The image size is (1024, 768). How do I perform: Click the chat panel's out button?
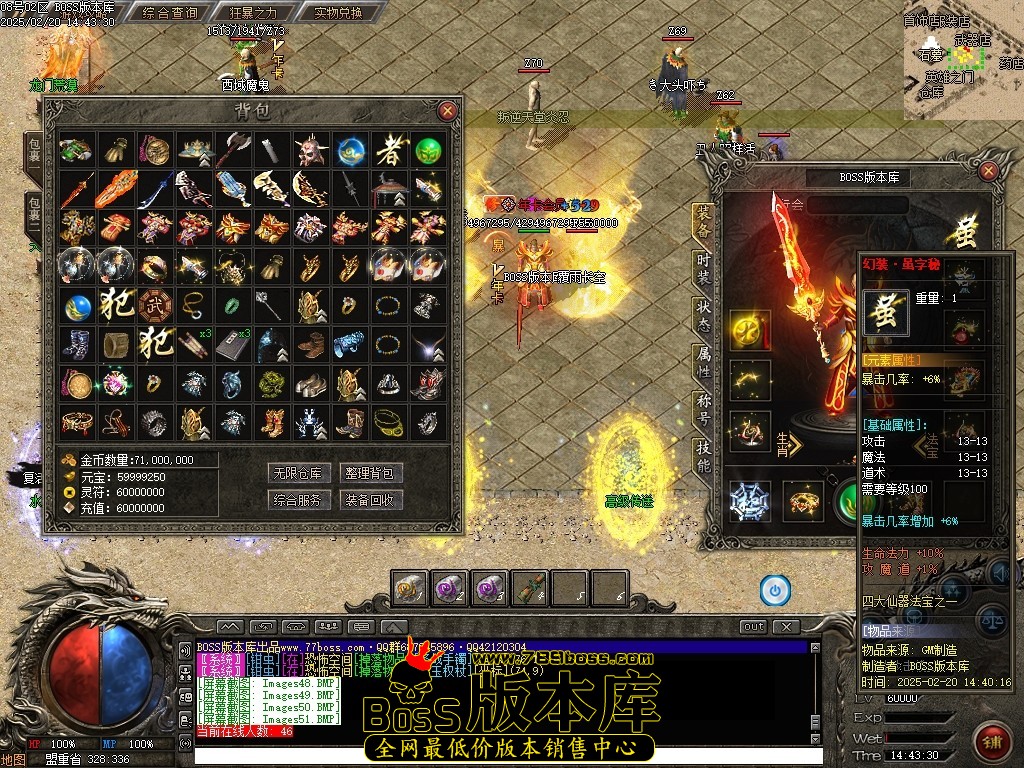point(753,627)
